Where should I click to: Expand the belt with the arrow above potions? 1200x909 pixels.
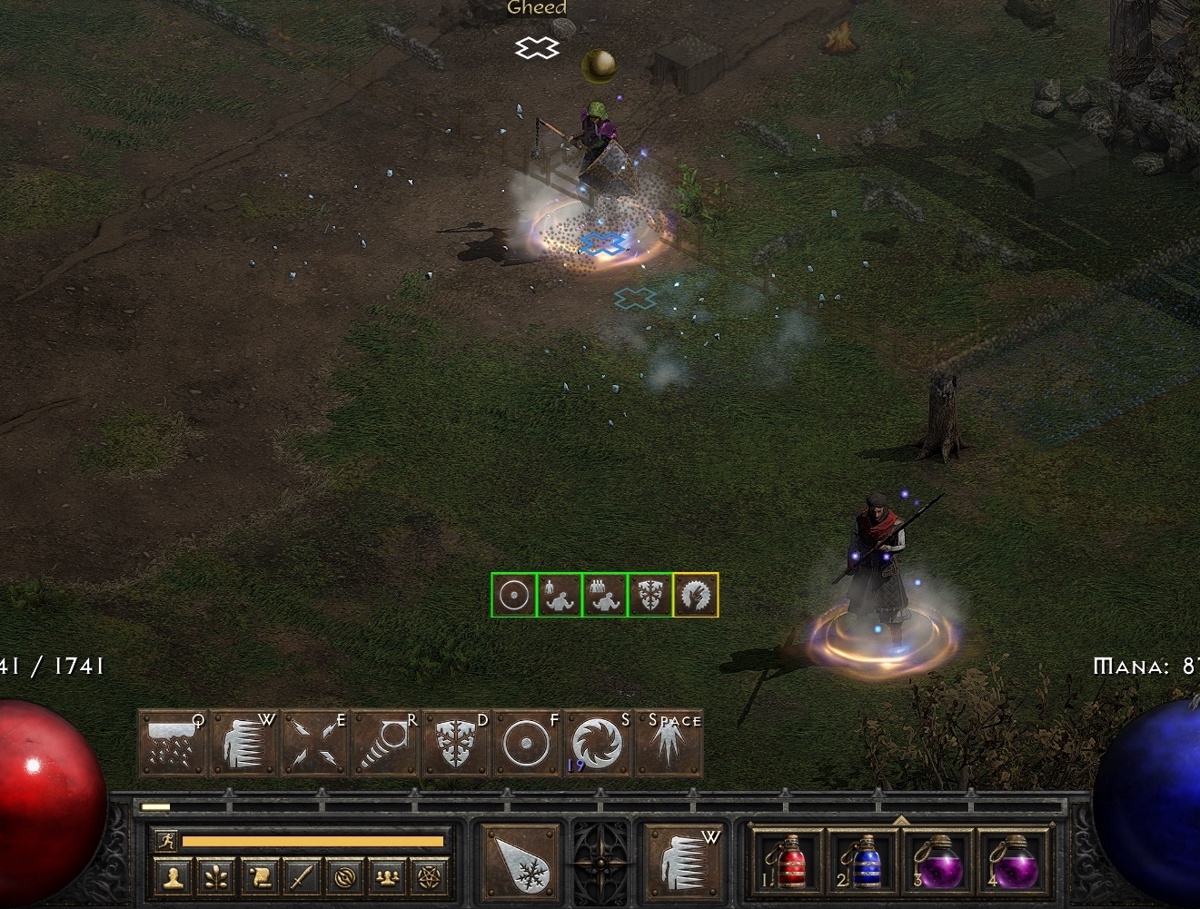(900, 821)
